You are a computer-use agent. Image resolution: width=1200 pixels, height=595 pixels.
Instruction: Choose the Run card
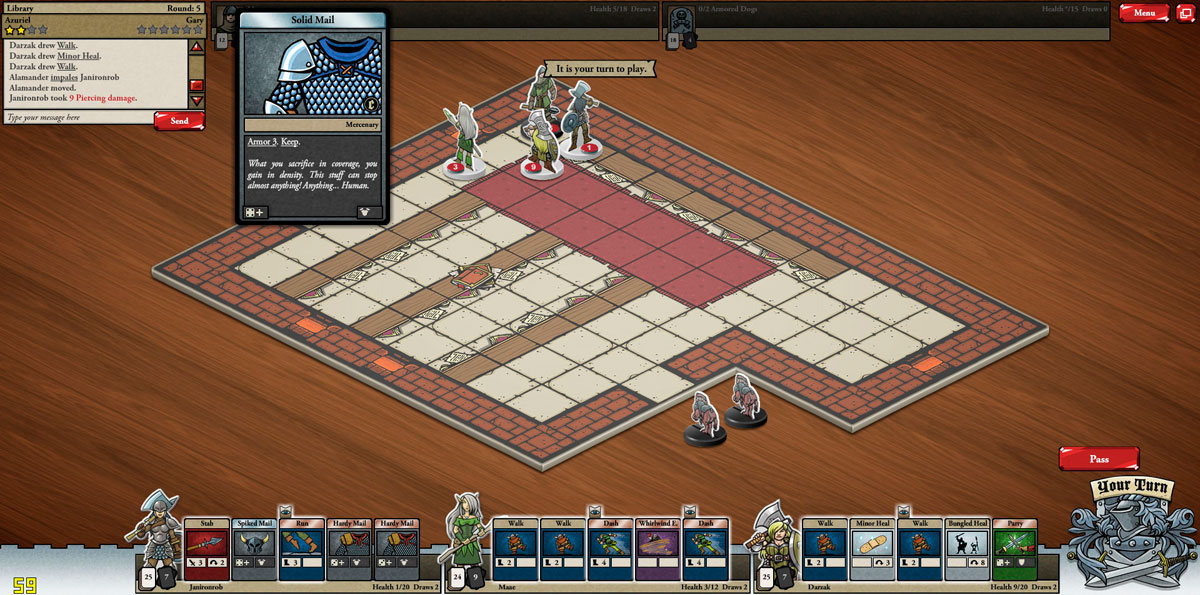301,549
